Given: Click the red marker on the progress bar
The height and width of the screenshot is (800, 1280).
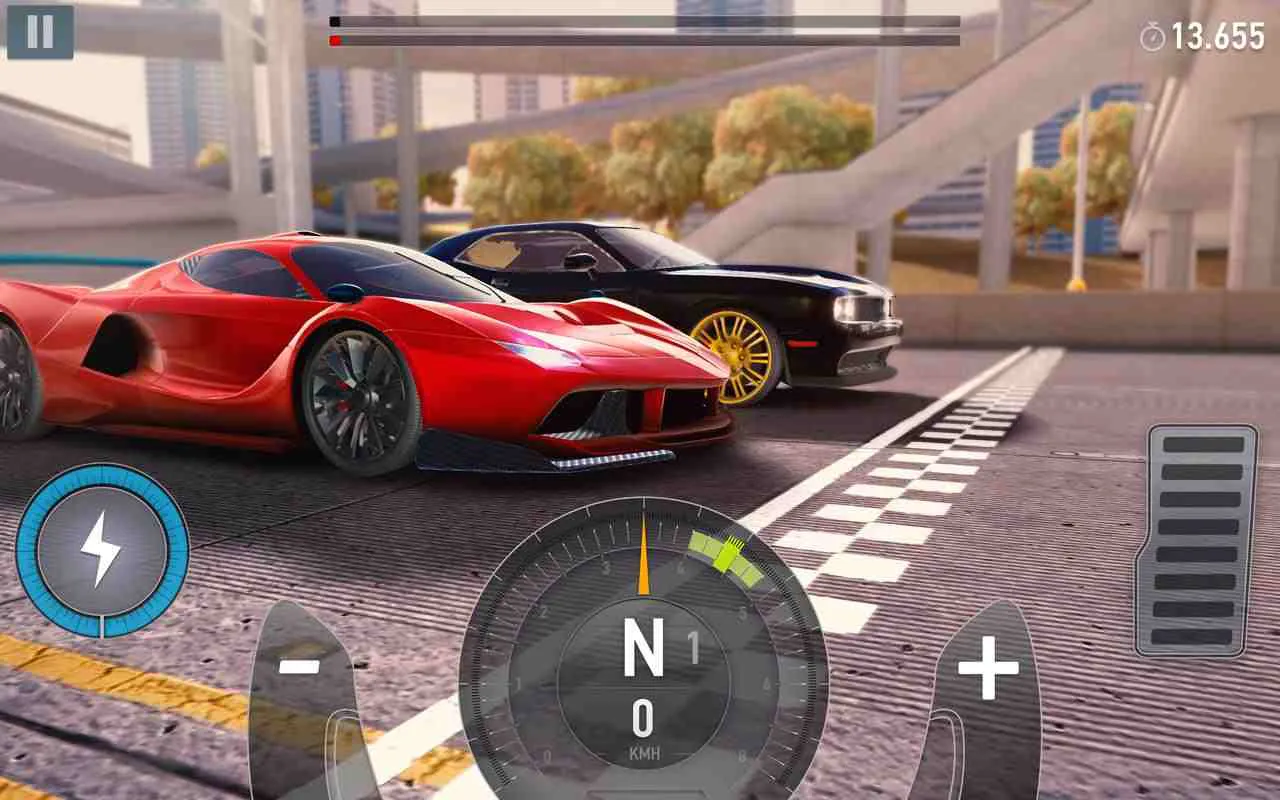Looking at the screenshot, I should click(x=333, y=40).
